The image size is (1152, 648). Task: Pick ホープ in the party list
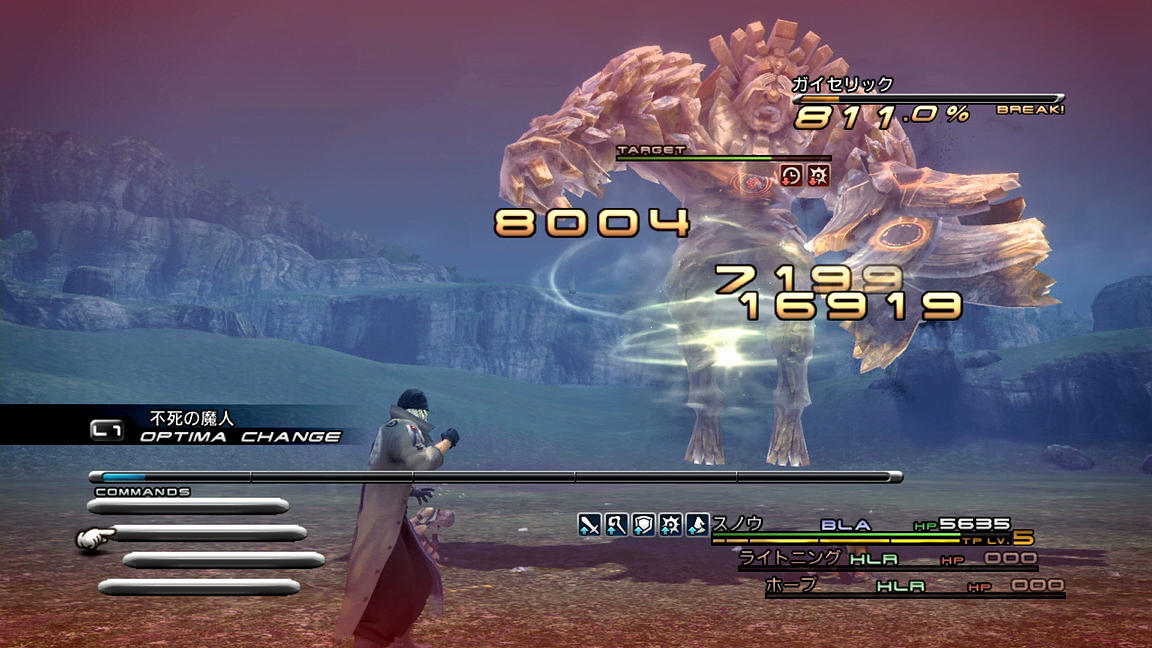click(x=790, y=584)
